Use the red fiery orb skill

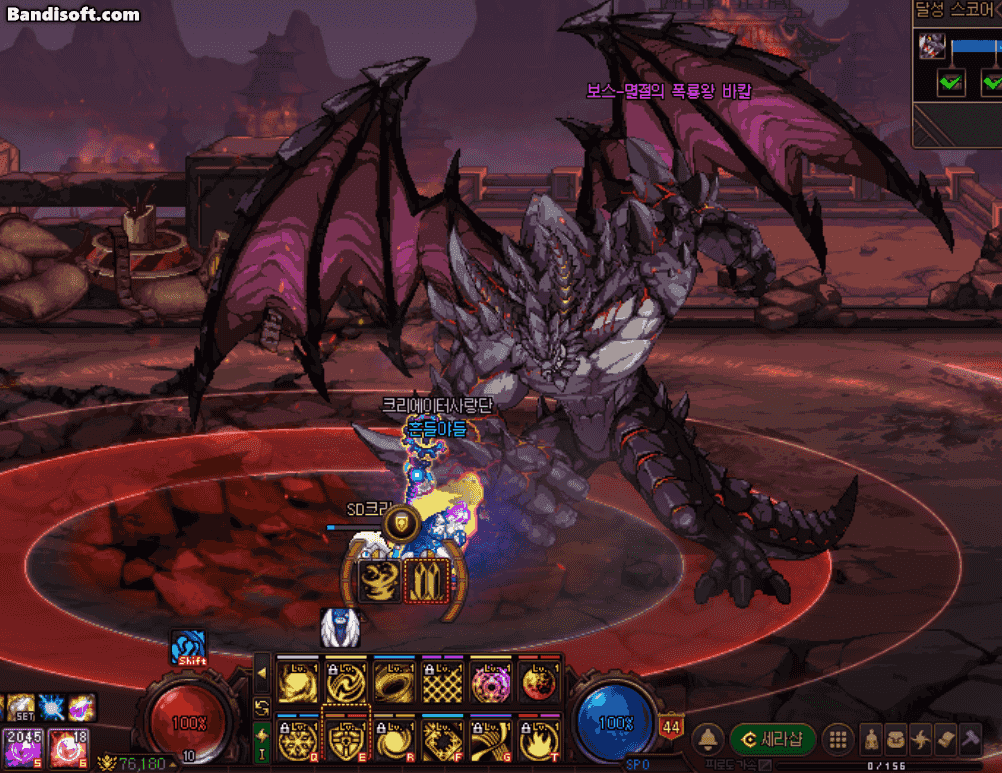(540, 684)
